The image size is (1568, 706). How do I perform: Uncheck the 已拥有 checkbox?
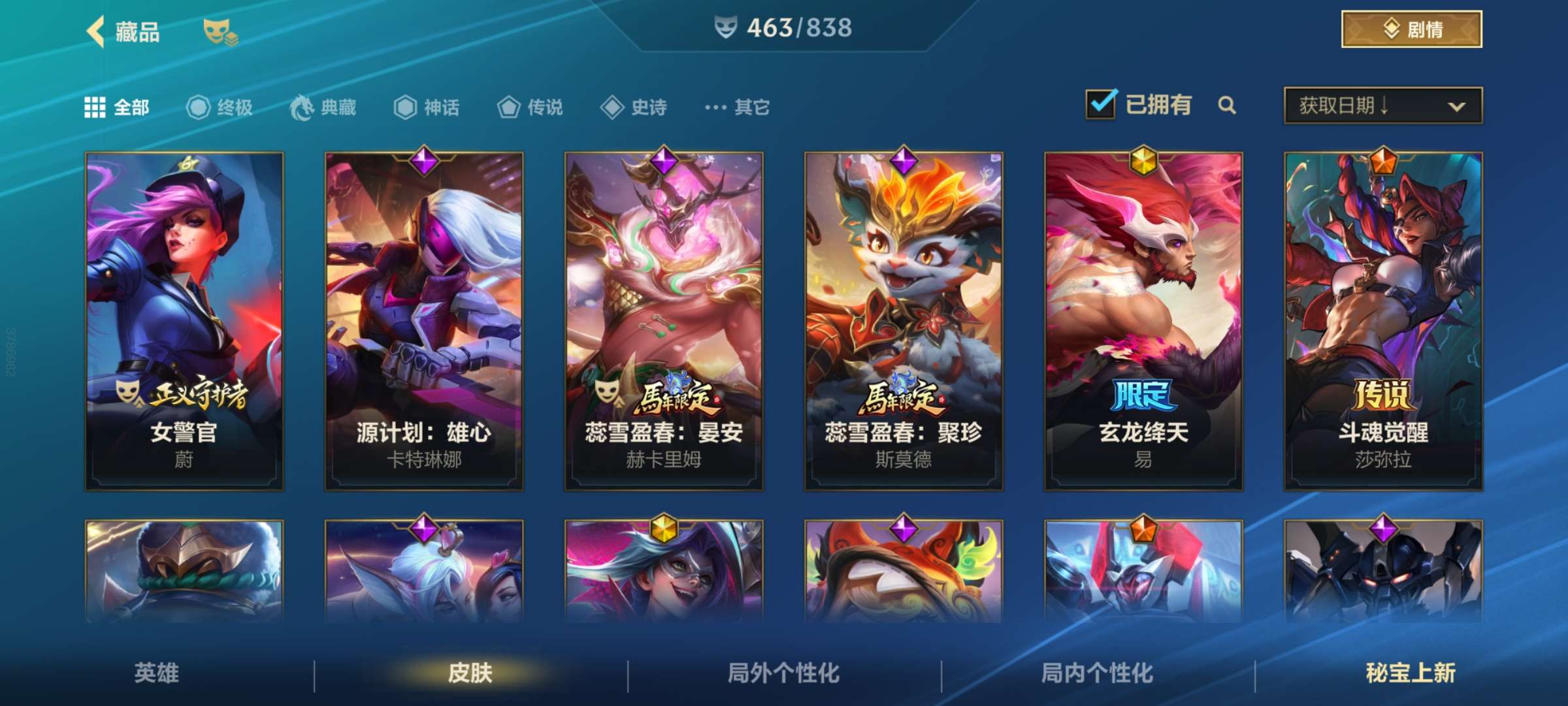(x=1101, y=105)
